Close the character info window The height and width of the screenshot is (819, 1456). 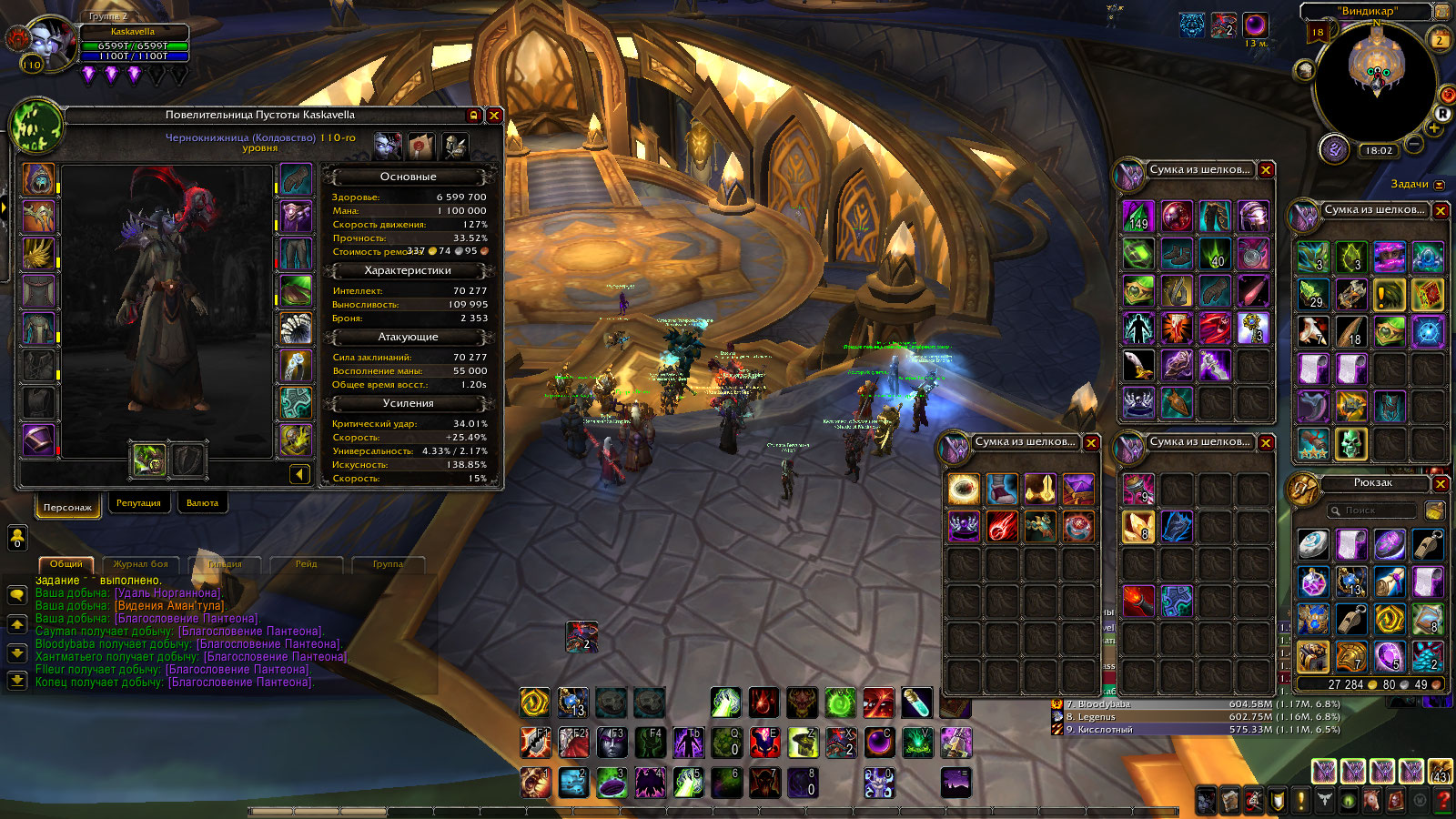pyautogui.click(x=494, y=116)
